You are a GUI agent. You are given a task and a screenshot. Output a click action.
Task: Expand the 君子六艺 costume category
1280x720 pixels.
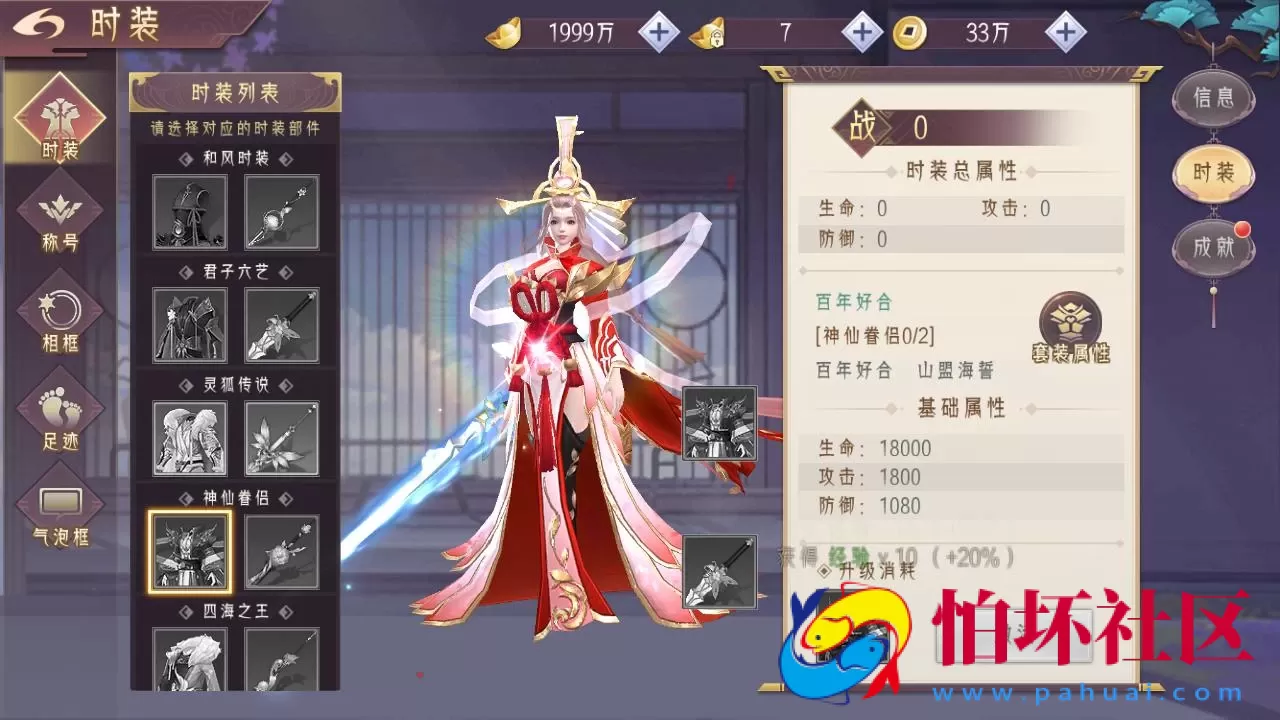pyautogui.click(x=235, y=271)
